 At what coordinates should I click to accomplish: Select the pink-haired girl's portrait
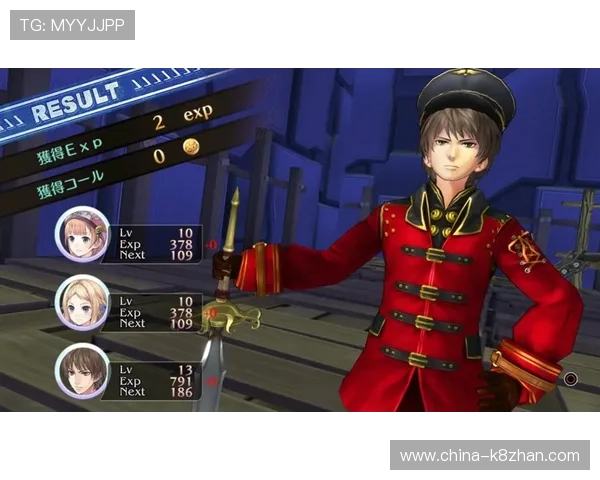[x=82, y=234]
